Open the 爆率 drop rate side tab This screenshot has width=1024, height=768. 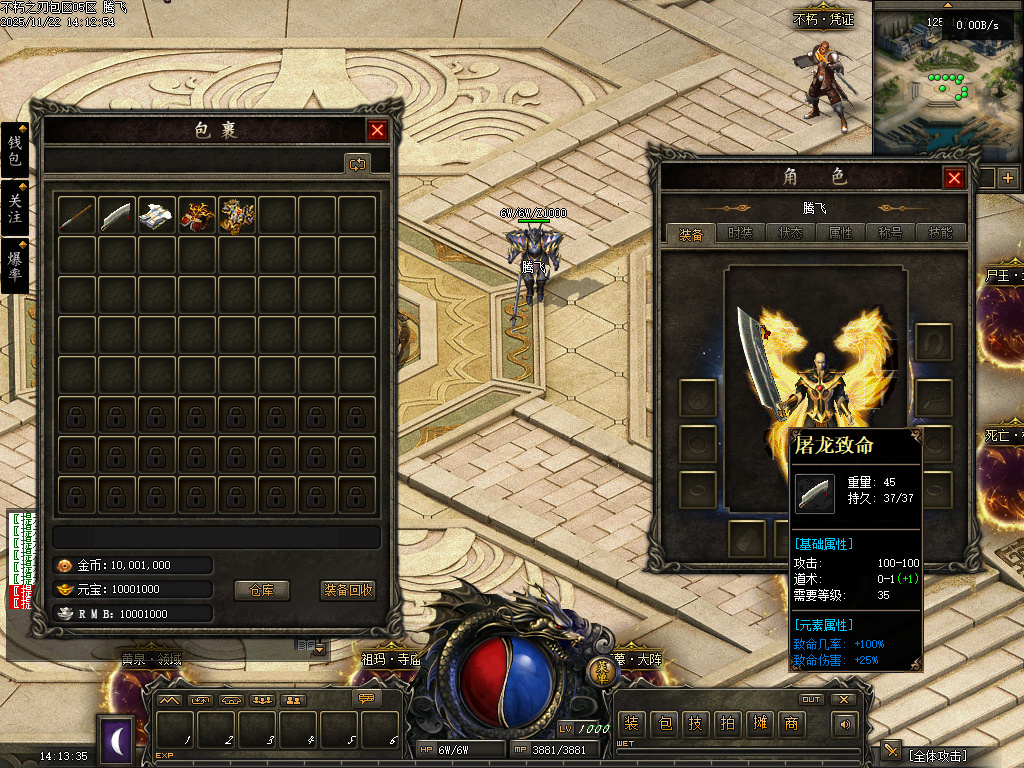coord(15,264)
